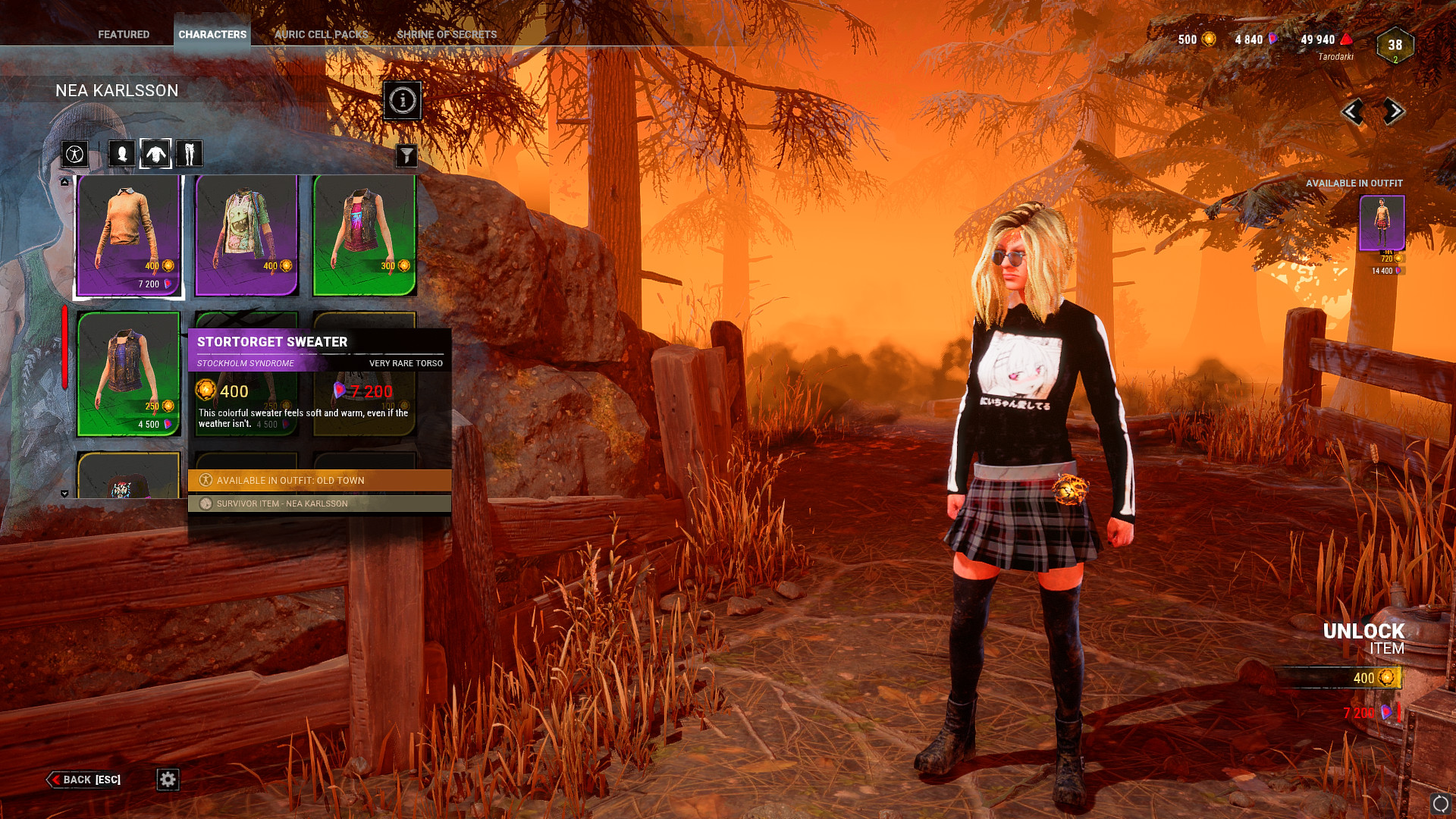The image size is (1456, 819).
Task: Click the info icon beside Nea Karlsson's name
Action: pyautogui.click(x=401, y=102)
